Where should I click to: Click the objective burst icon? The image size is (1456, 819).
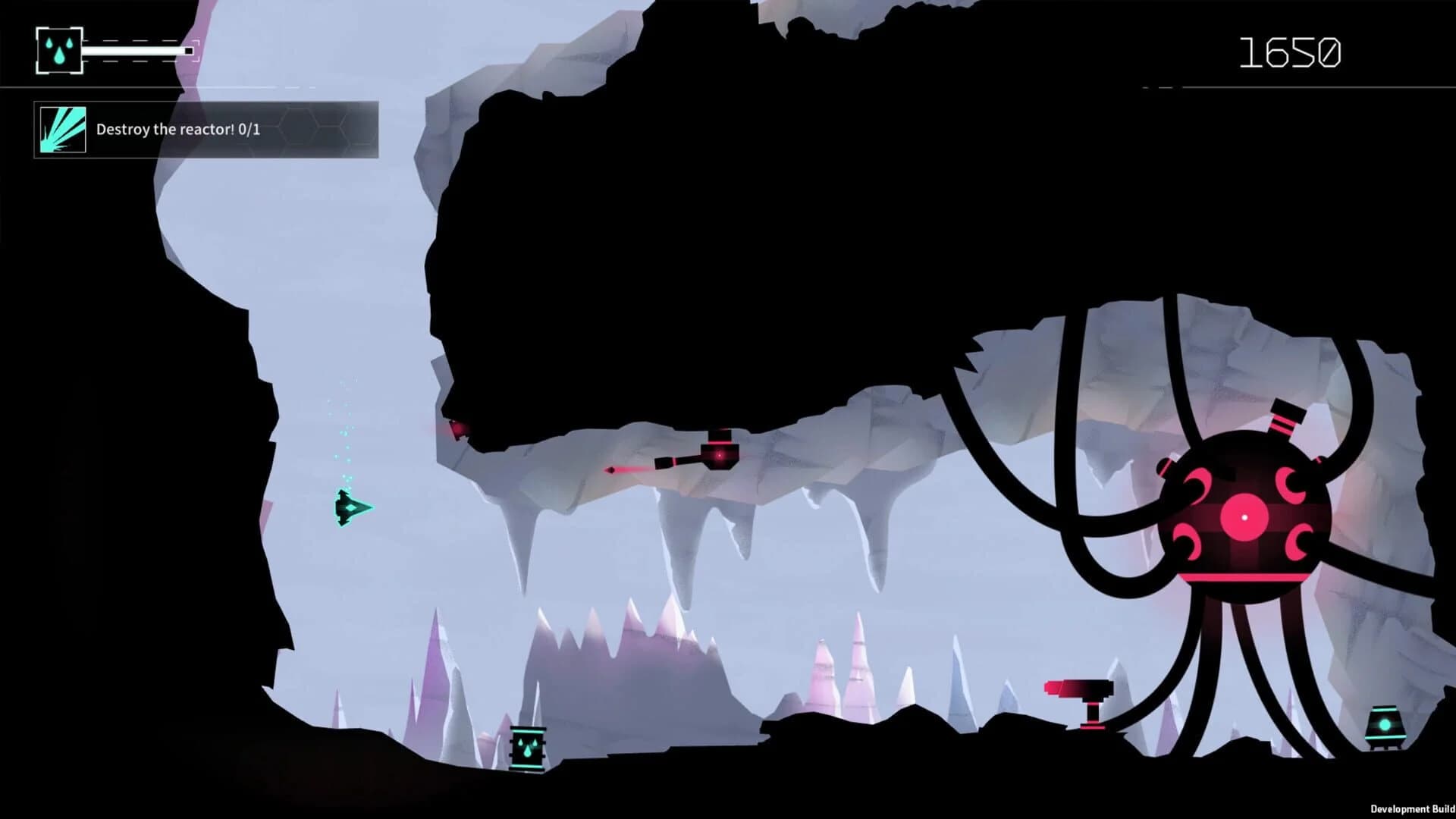point(64,129)
